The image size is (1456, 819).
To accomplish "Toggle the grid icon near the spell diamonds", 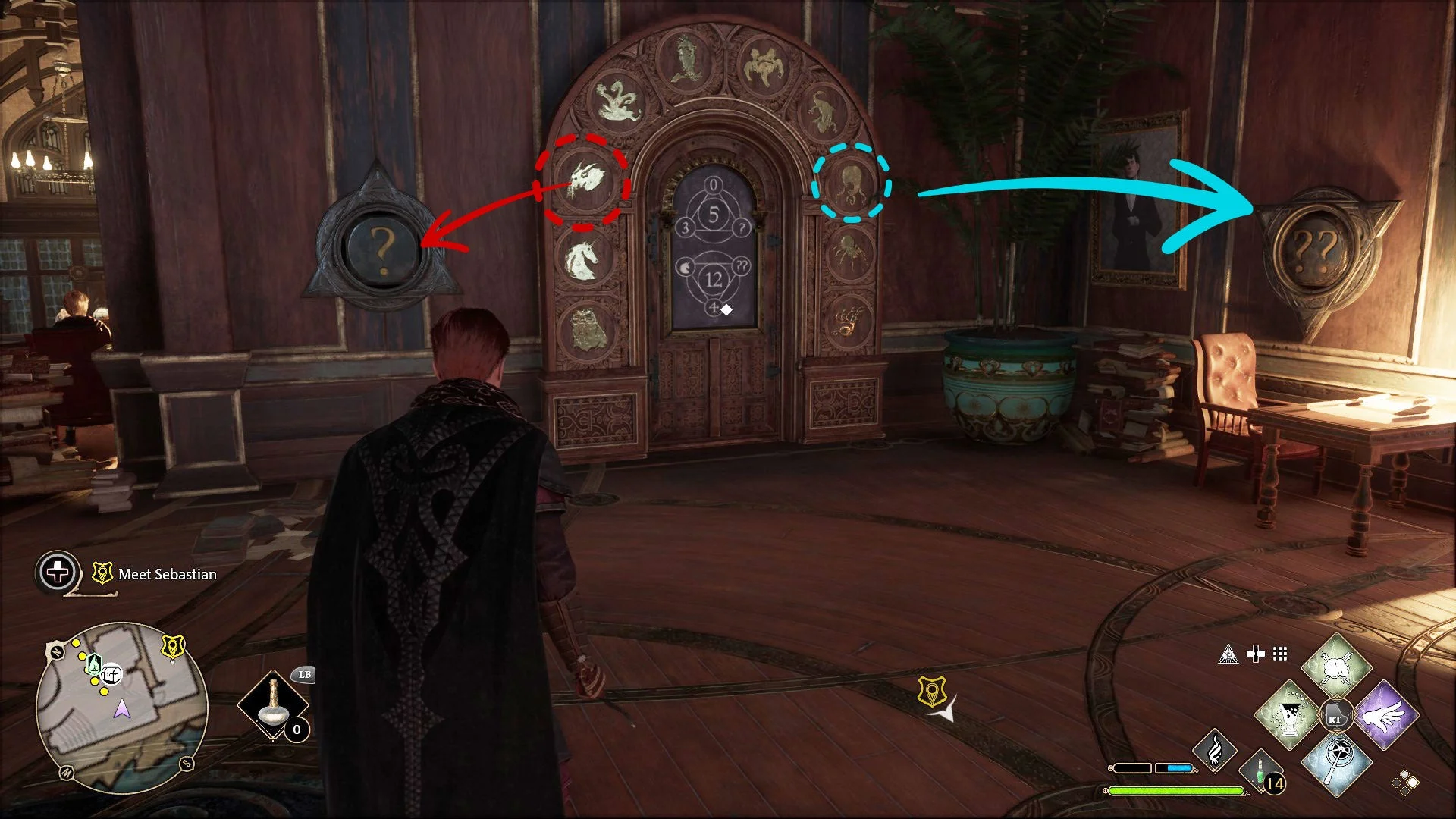I will (x=1280, y=653).
